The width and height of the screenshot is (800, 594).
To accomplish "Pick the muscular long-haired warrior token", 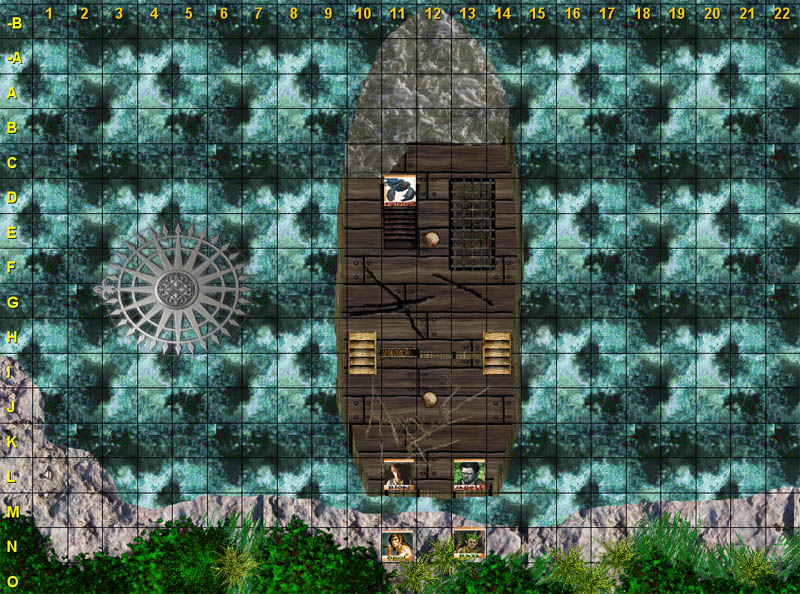I will coord(397,546).
